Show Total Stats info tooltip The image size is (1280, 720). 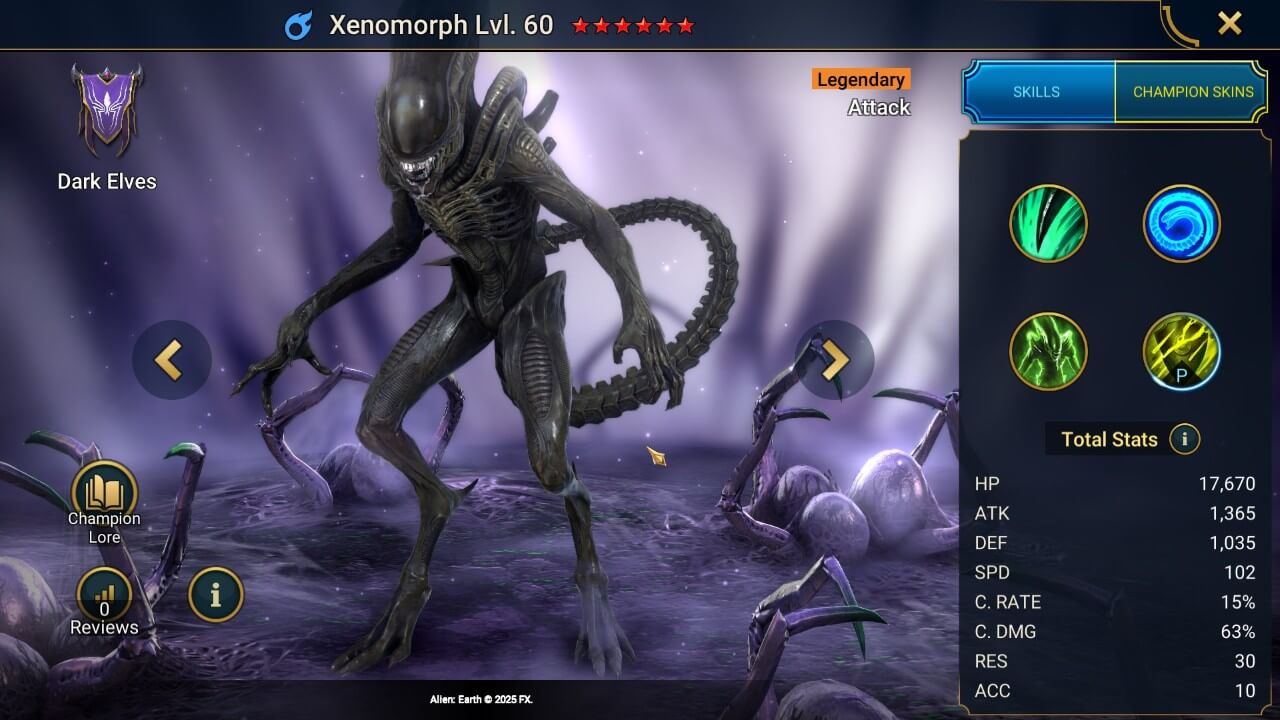pos(1184,438)
